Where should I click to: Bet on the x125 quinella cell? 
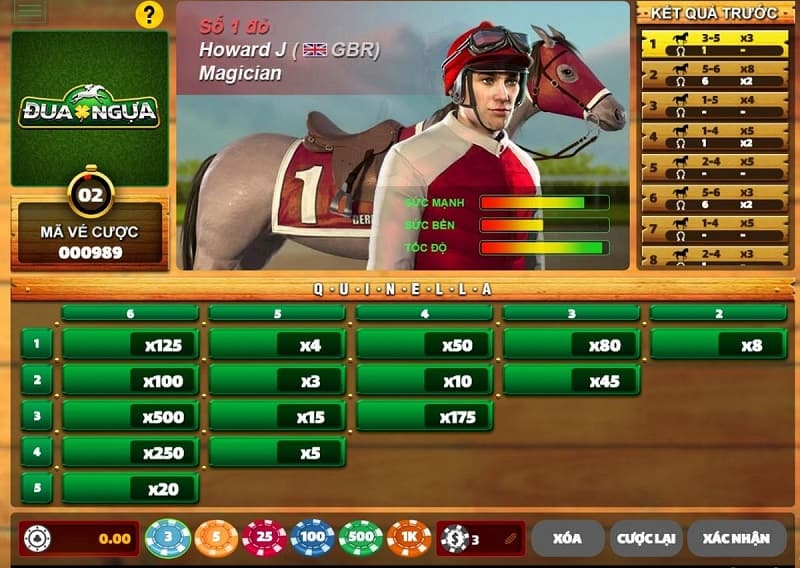(131, 345)
